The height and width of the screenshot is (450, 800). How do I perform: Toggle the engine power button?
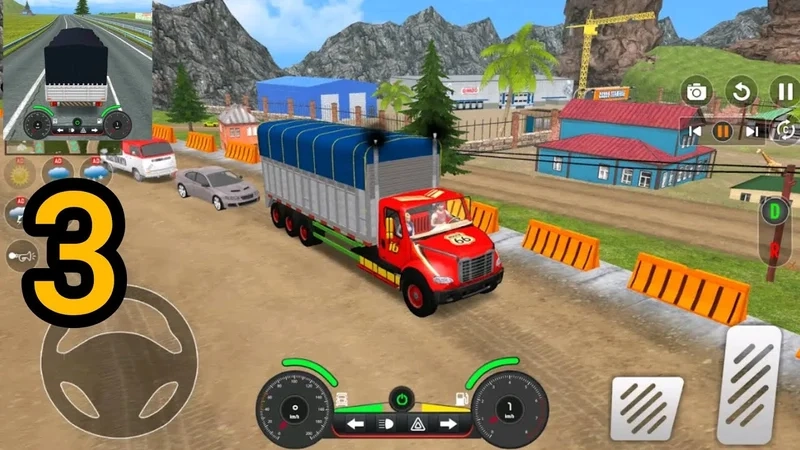(401, 397)
